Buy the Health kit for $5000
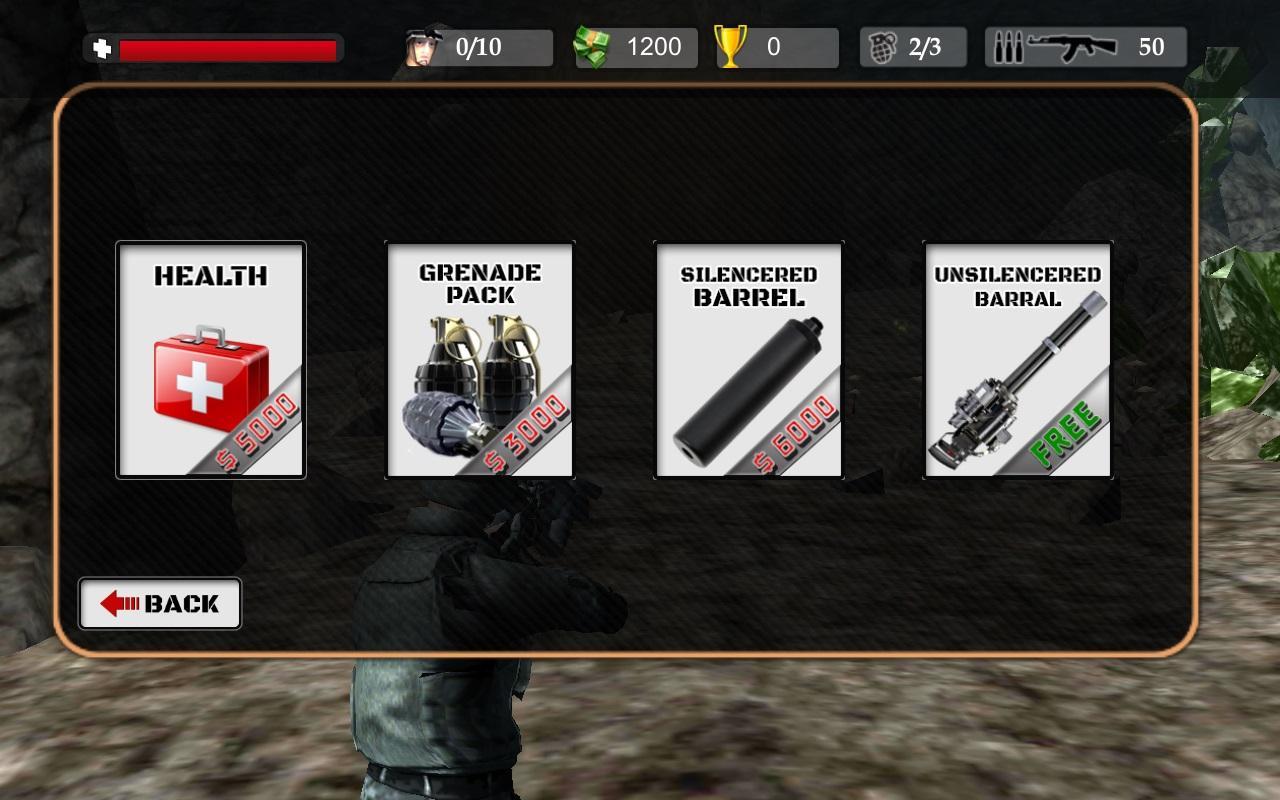The image size is (1280, 800). (211, 360)
